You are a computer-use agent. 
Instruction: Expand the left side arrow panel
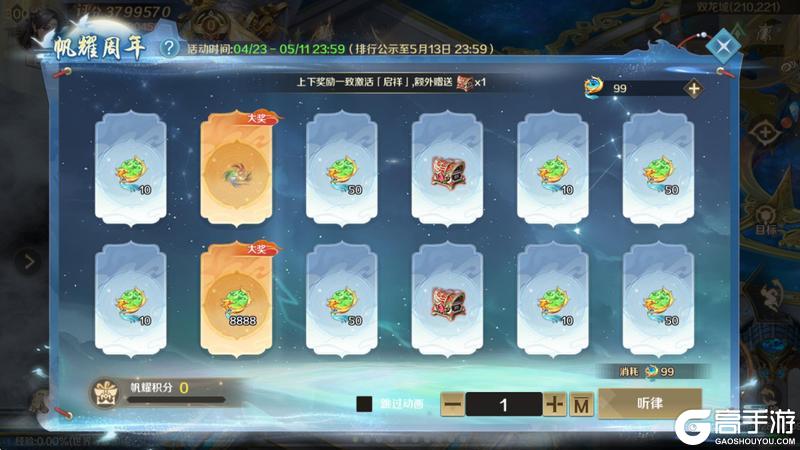tap(29, 262)
